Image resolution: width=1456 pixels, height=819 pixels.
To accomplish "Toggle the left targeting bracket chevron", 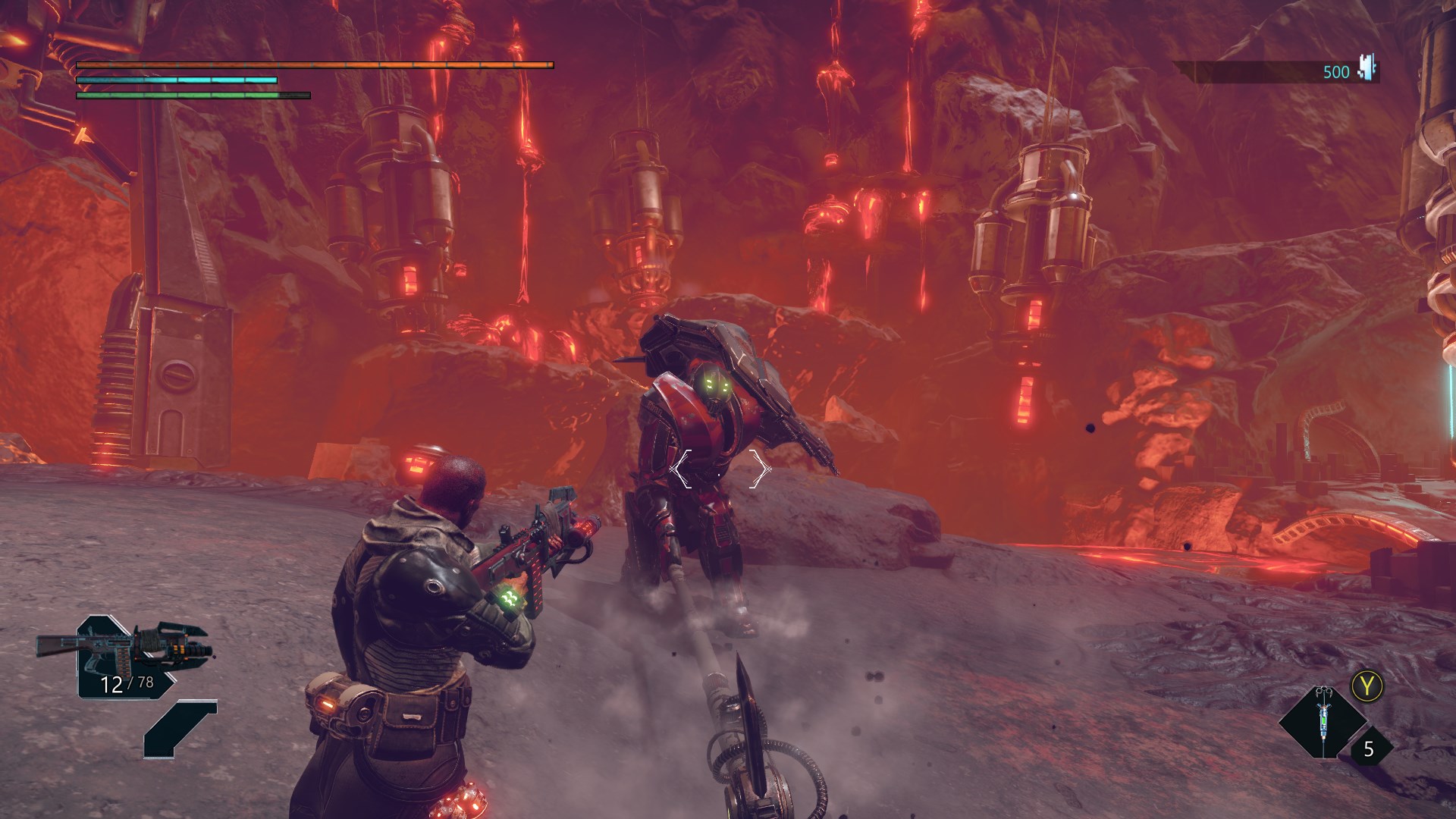I will [x=681, y=469].
